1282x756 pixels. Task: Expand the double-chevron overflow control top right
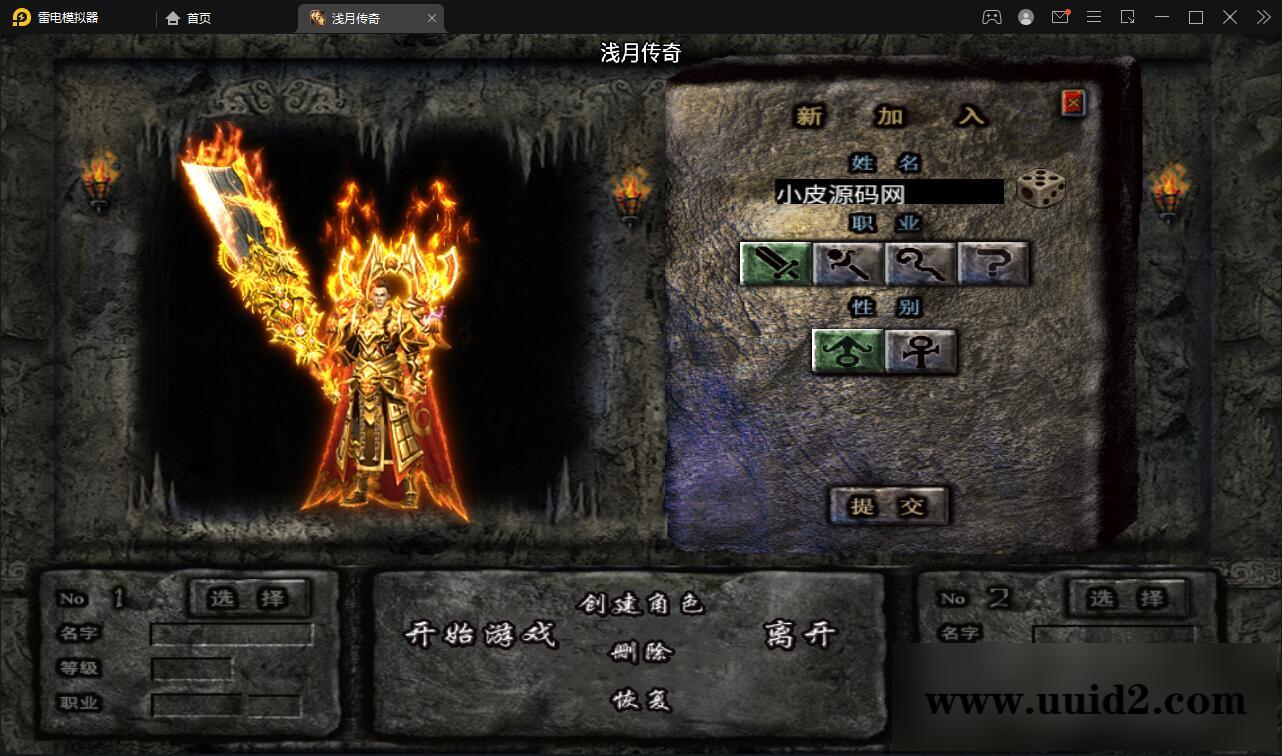click(1262, 17)
